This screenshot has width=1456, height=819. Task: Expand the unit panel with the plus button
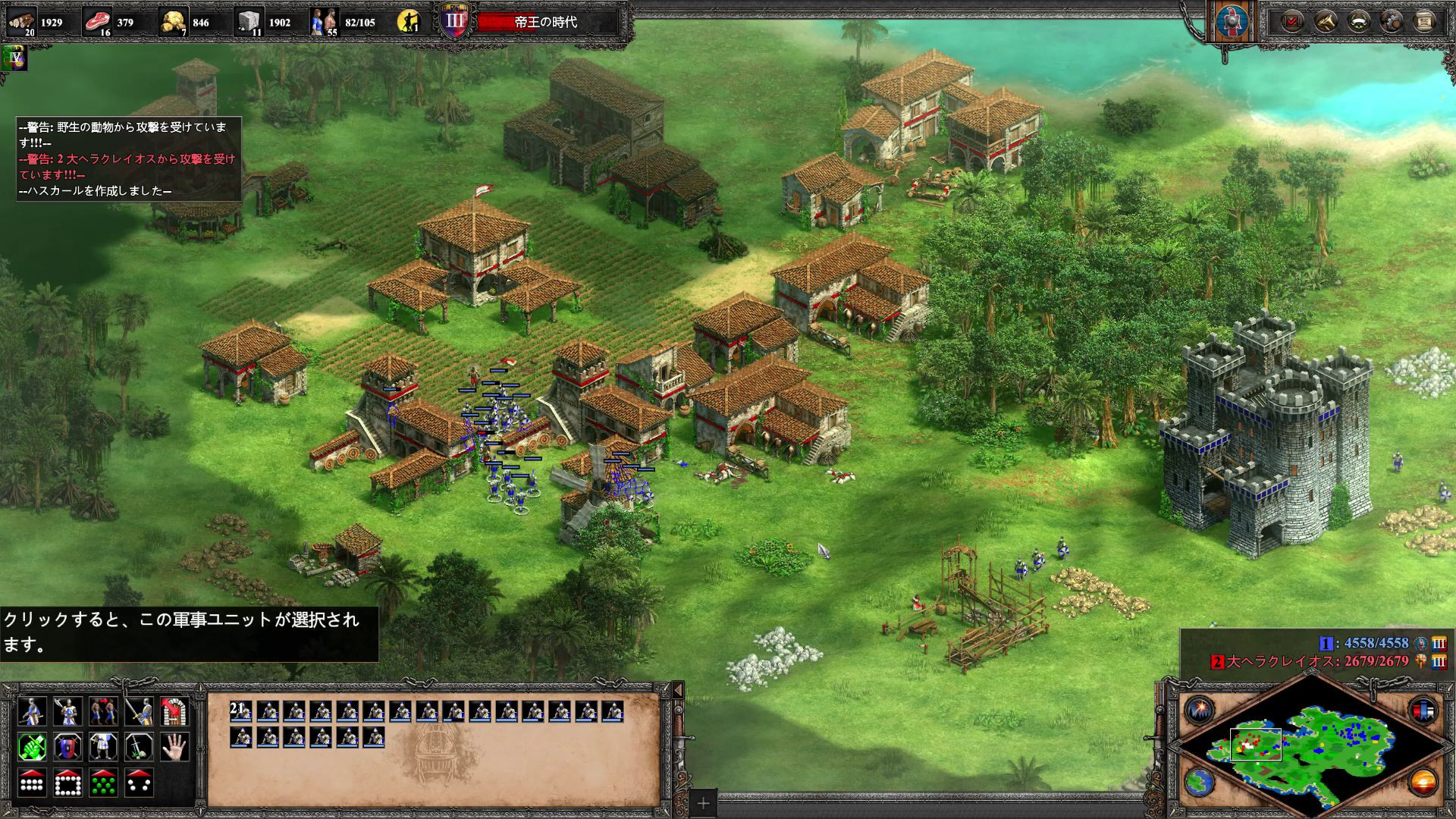tap(704, 802)
